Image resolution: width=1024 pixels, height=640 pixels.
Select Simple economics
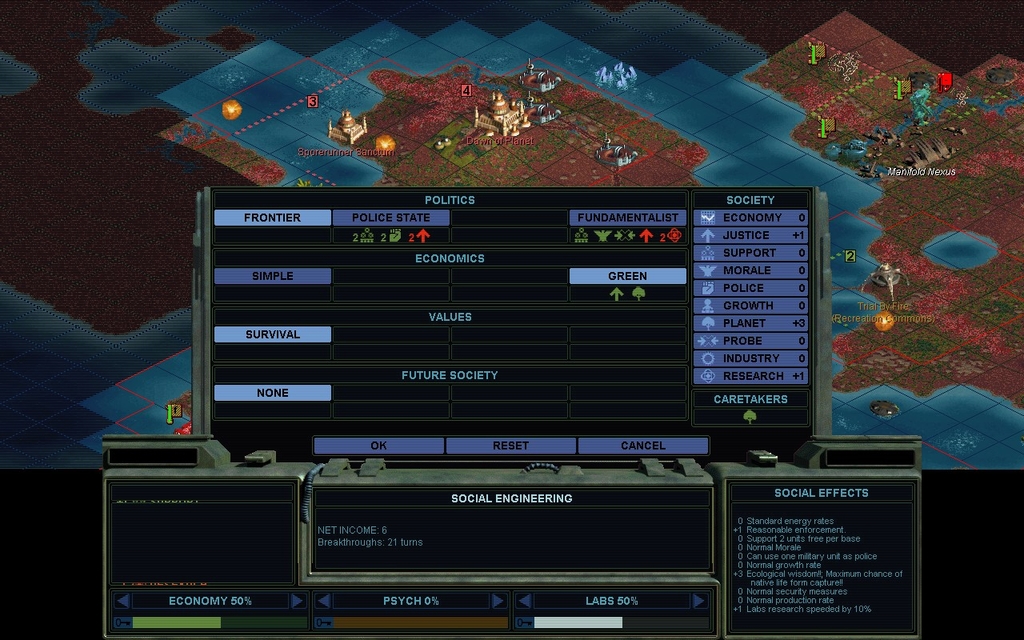click(272, 276)
